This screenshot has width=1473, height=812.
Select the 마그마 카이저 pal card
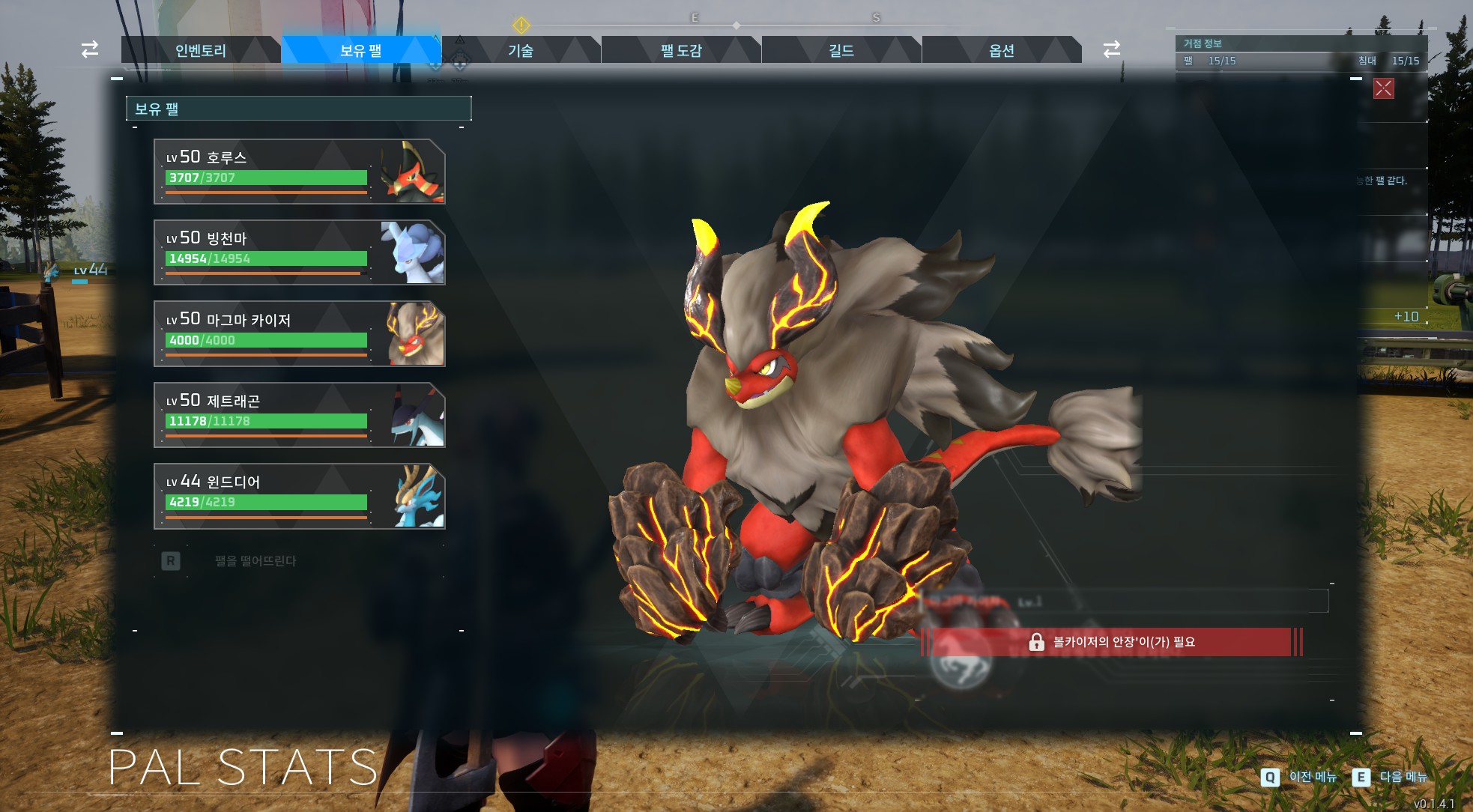coord(299,334)
